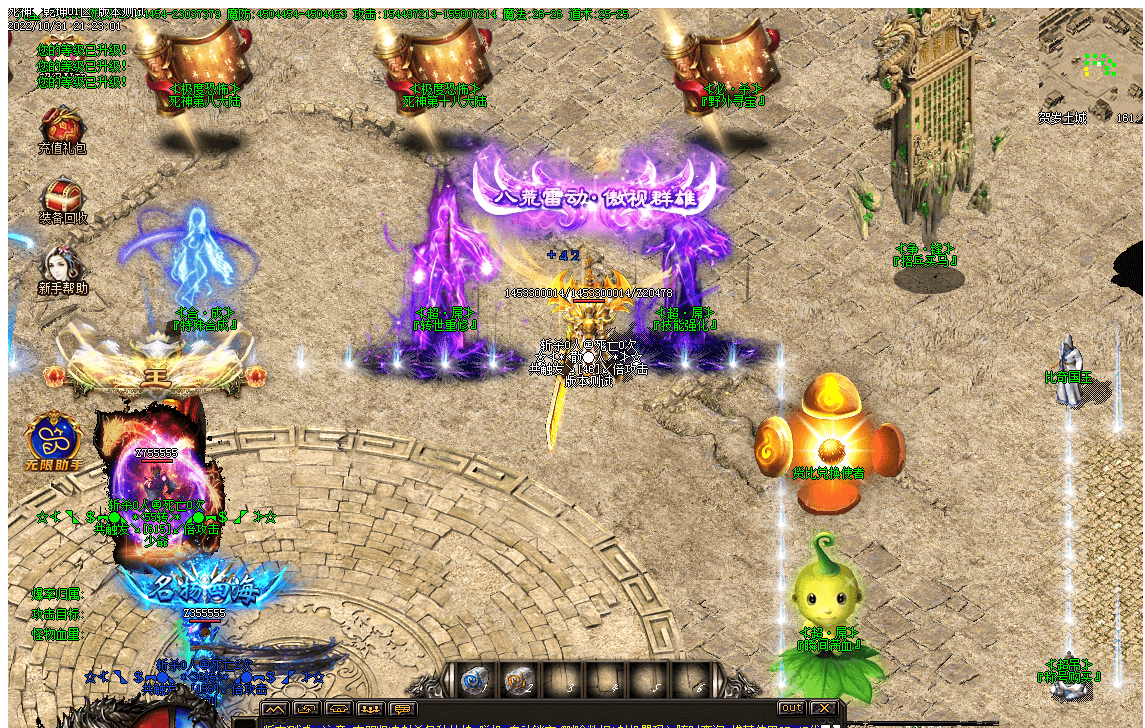Image resolution: width=1145 pixels, height=728 pixels.
Task: Click the X button beside 'out'
Action: (823, 708)
